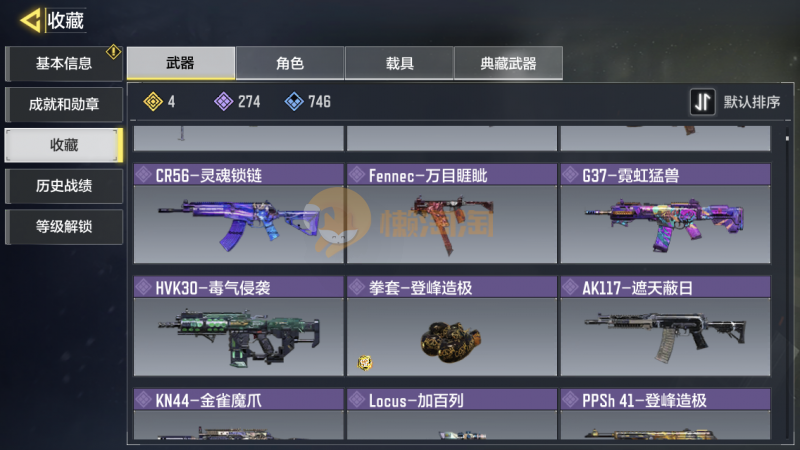Open the 成就和勋章 menu entry

[64, 104]
